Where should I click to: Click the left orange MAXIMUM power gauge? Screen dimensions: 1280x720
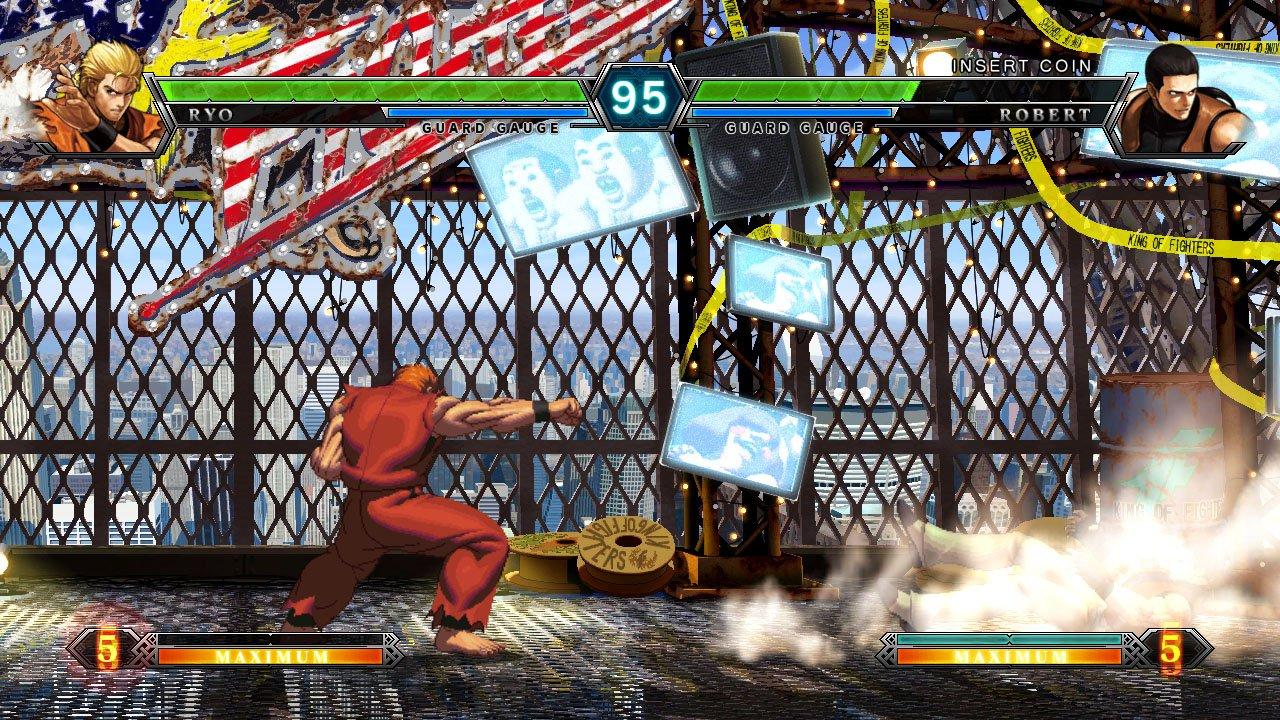coord(270,657)
